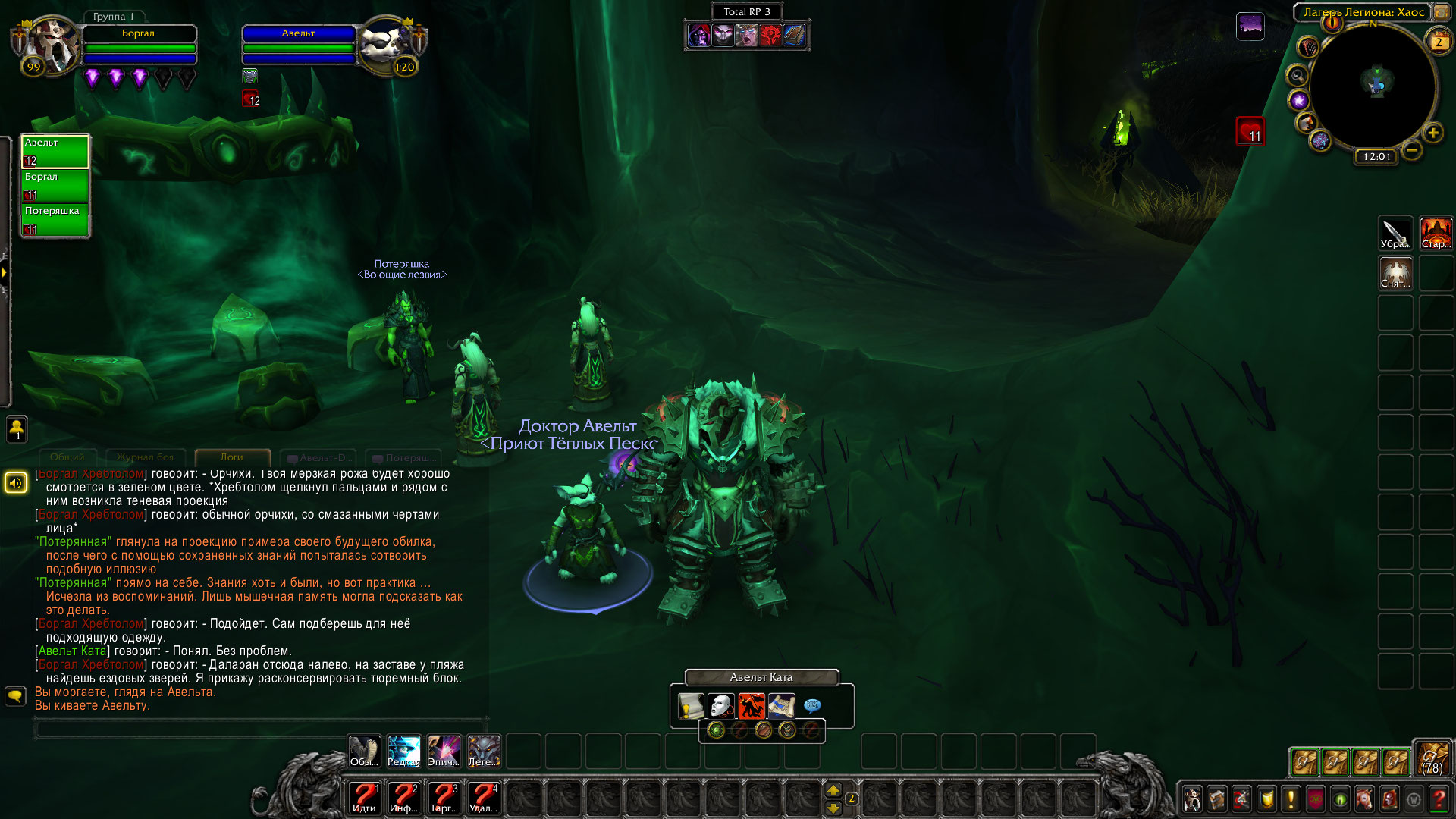Select Потеряшка in the raid frames

55,220
